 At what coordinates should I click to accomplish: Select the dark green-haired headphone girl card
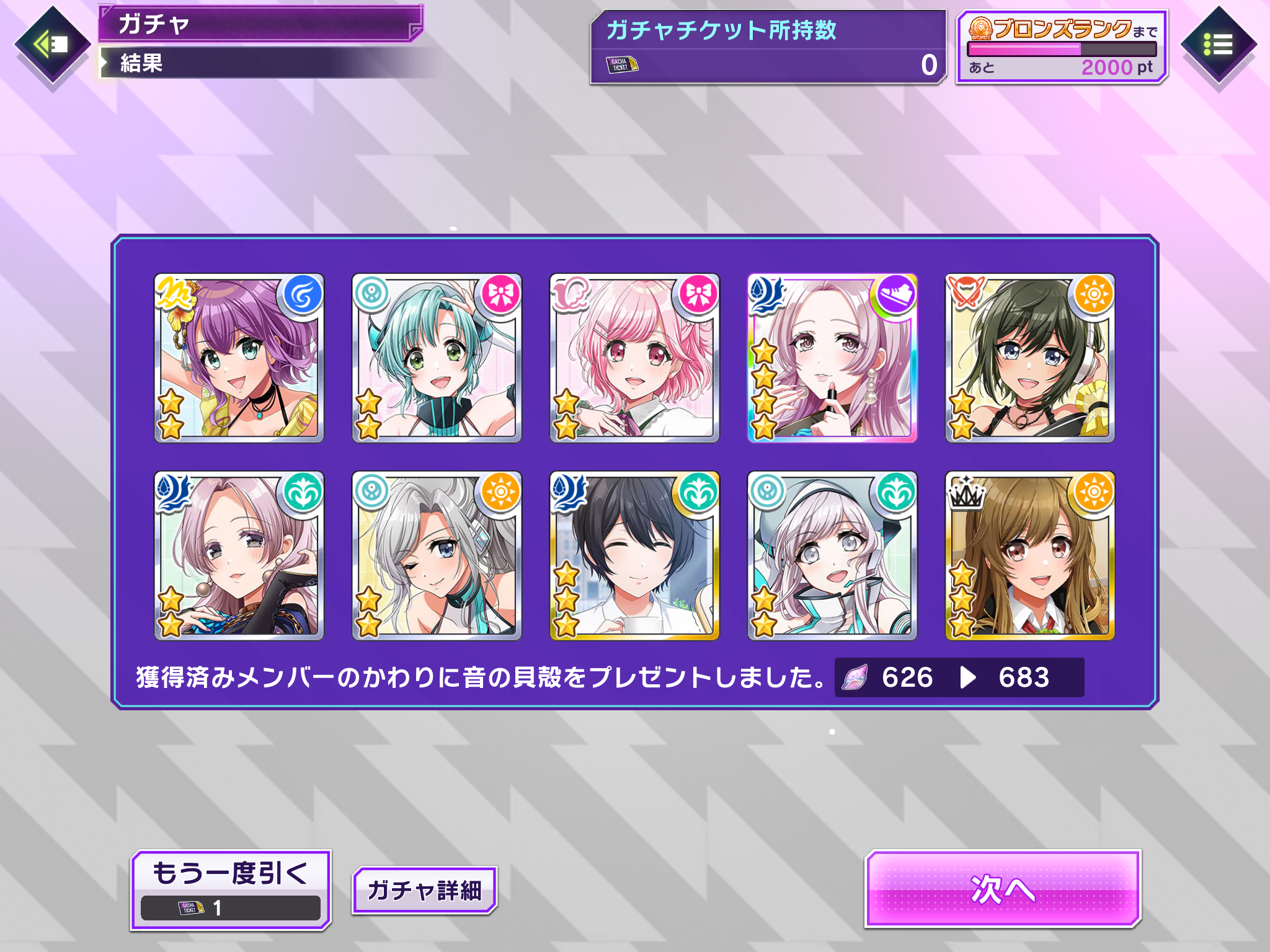pos(1030,358)
